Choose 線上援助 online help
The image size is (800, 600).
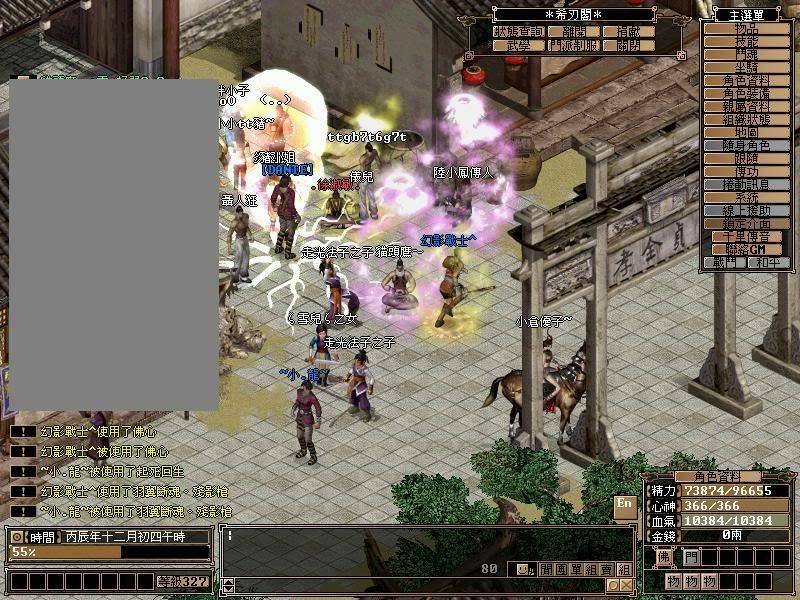click(746, 211)
